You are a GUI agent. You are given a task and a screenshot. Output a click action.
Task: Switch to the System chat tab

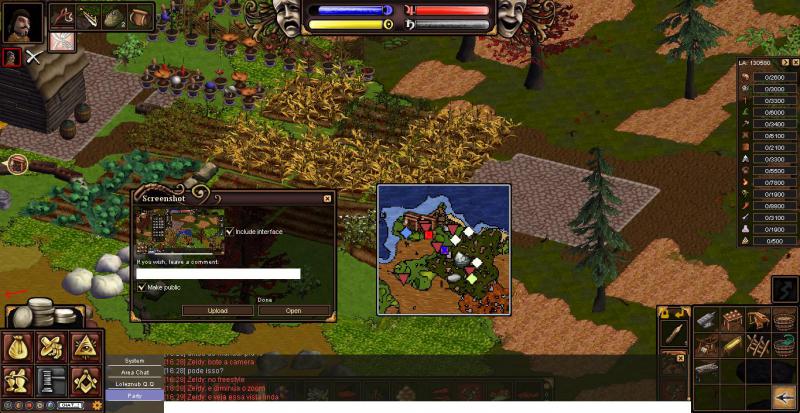[x=133, y=360]
